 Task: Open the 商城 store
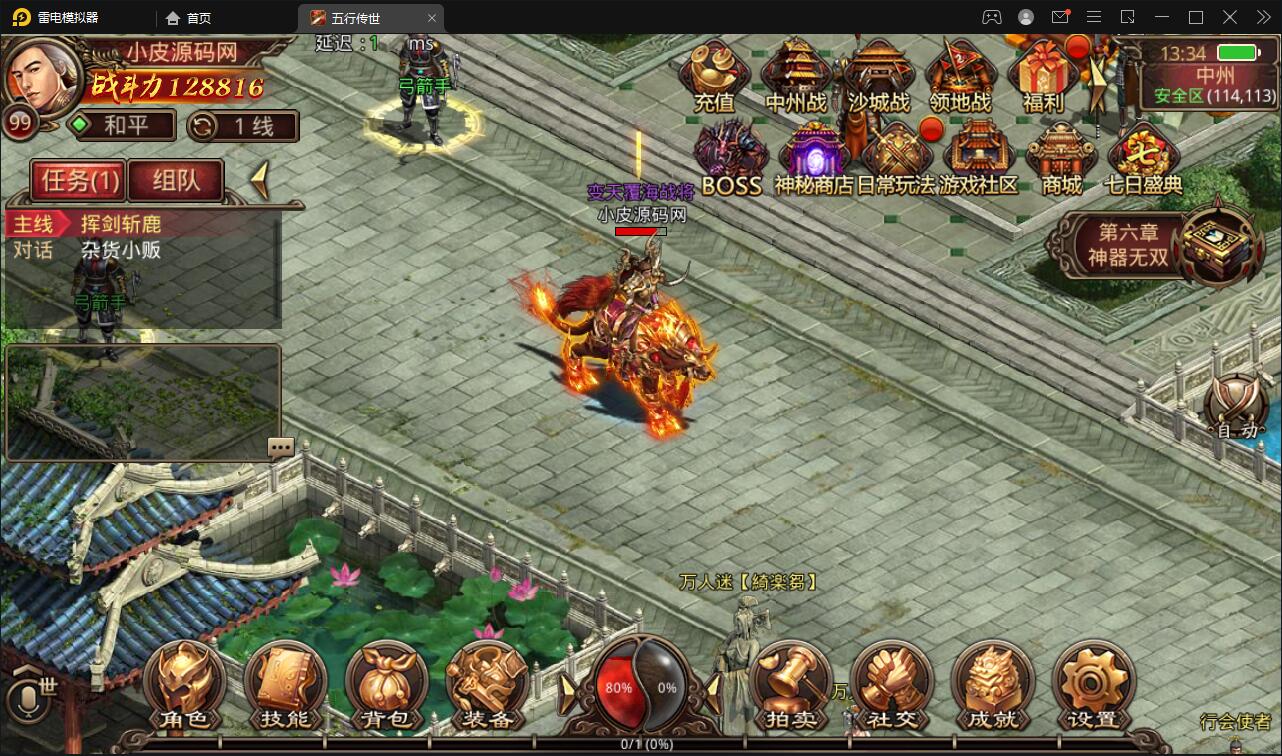[x=1061, y=158]
